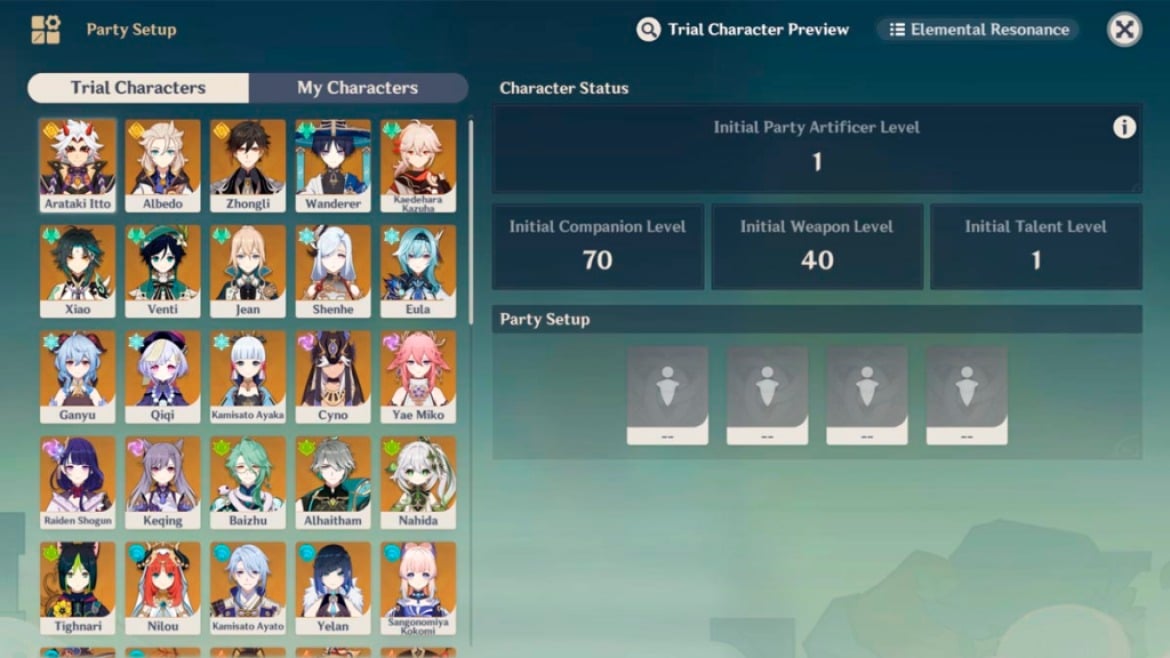Pick the Raiden Shogun card
The image size is (1170, 658).
[77, 481]
